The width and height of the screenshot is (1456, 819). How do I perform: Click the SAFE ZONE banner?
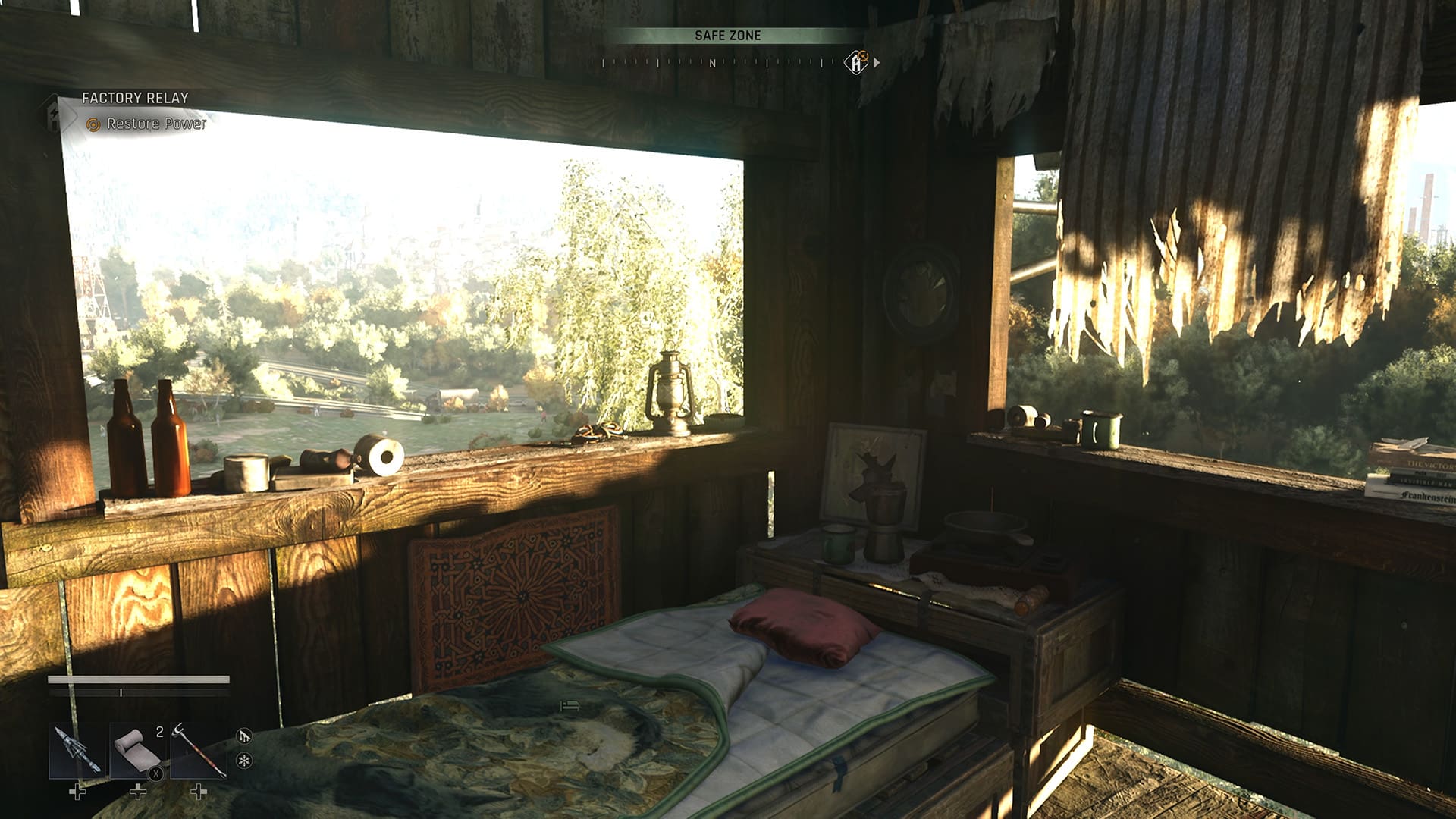click(728, 35)
